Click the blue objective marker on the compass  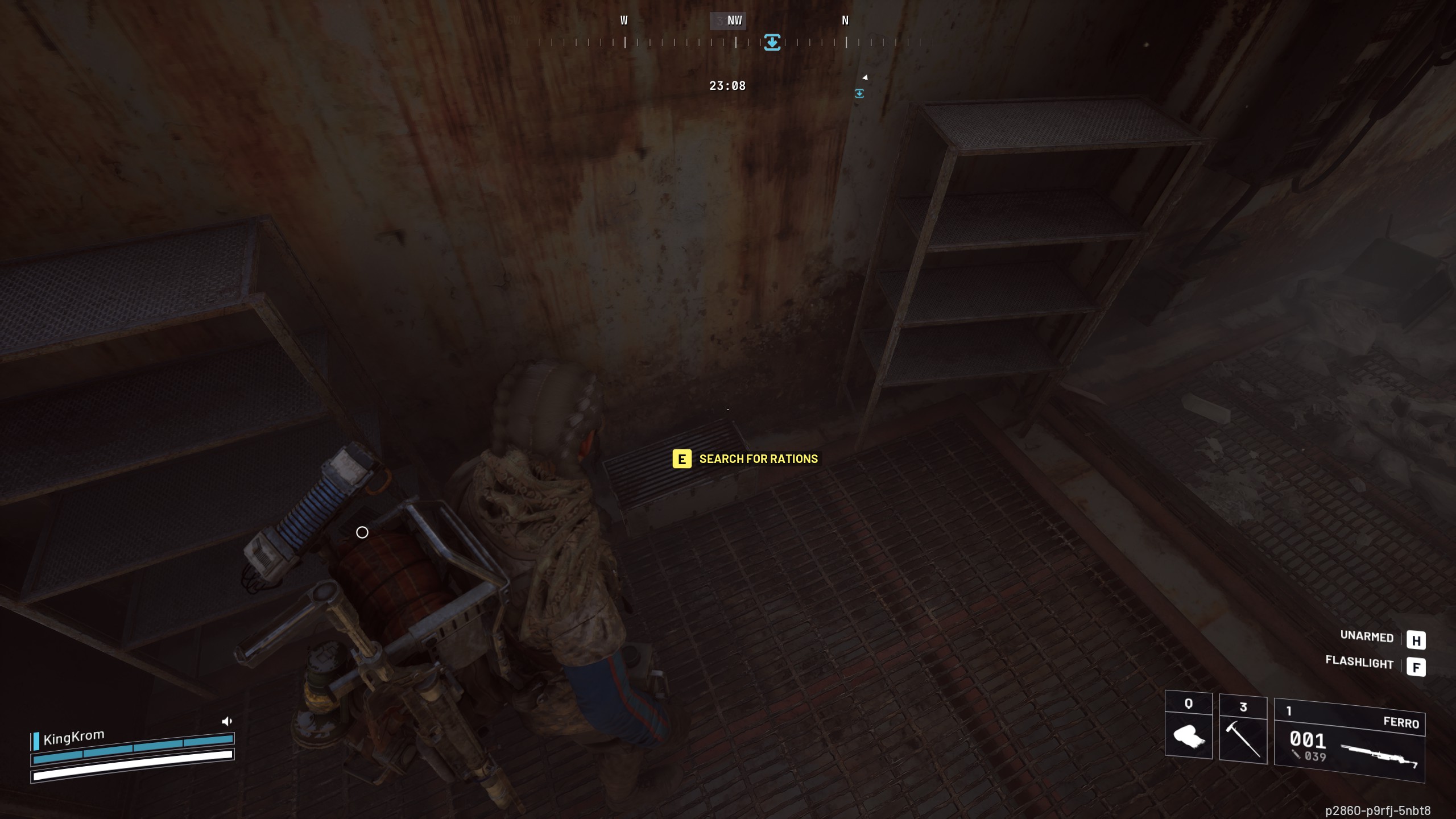tap(772, 42)
